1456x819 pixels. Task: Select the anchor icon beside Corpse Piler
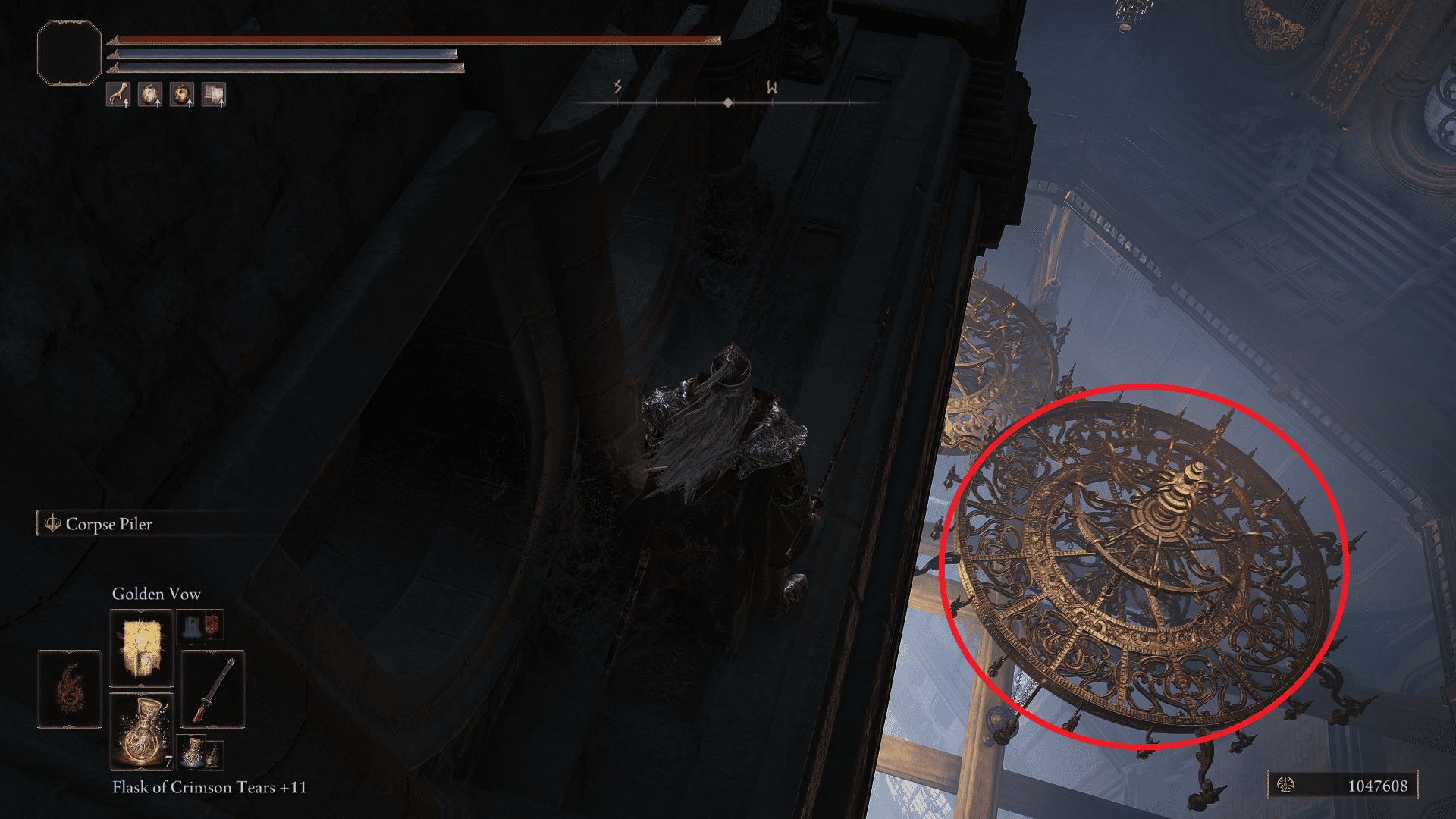(51, 524)
